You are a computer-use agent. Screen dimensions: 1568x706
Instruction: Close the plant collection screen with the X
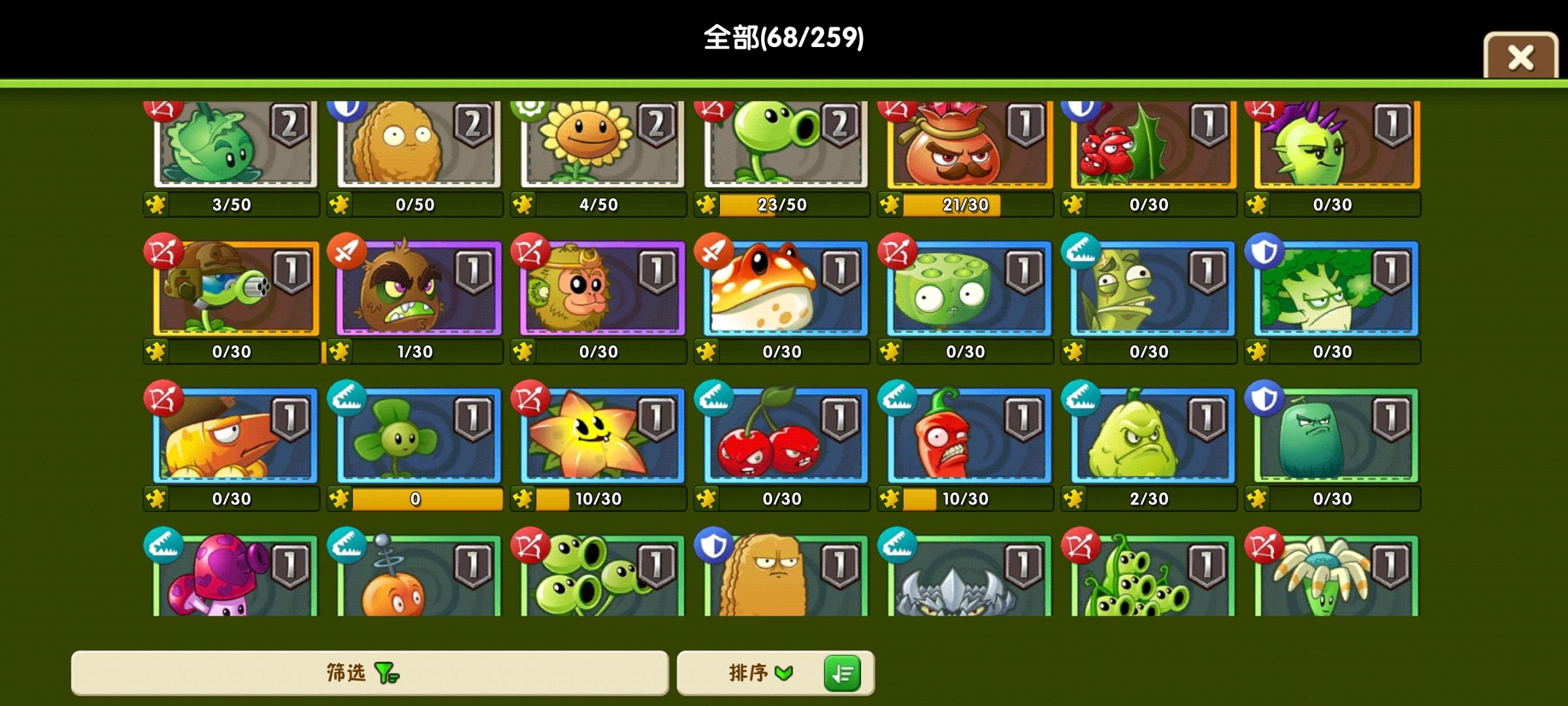(x=1521, y=59)
